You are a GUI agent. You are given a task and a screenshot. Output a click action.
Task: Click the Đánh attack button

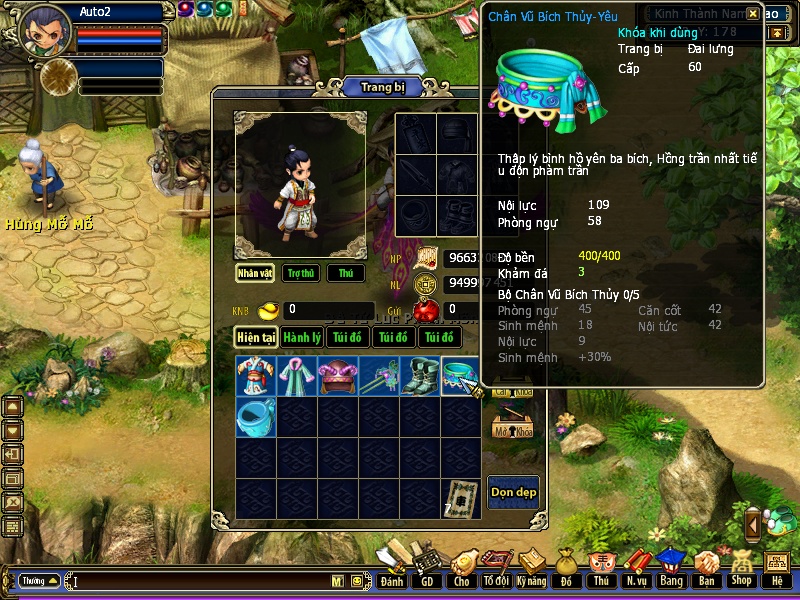[x=392, y=569]
